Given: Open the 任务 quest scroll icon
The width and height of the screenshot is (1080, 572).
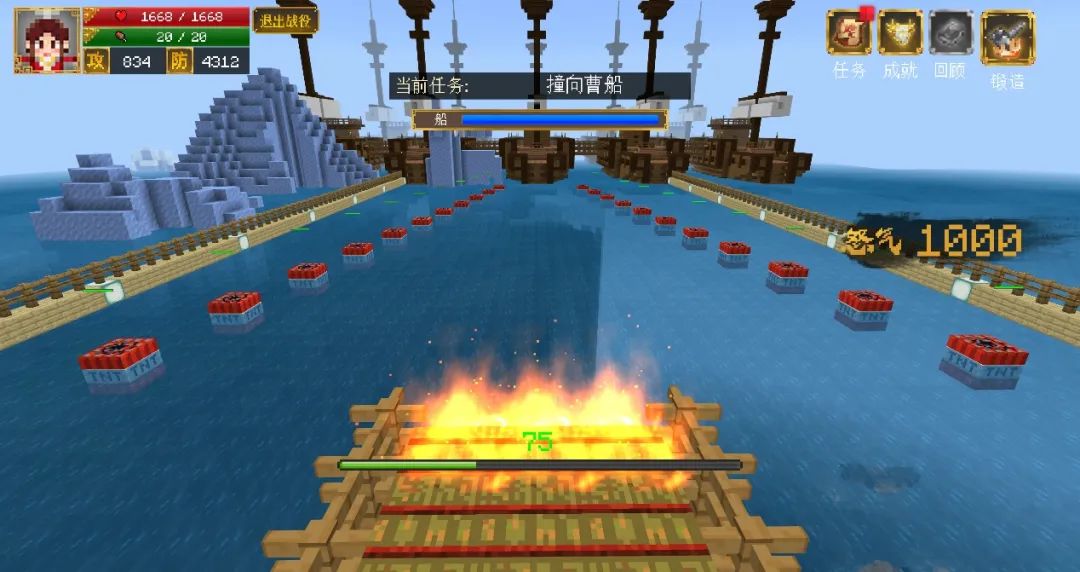Looking at the screenshot, I should click(x=848, y=32).
